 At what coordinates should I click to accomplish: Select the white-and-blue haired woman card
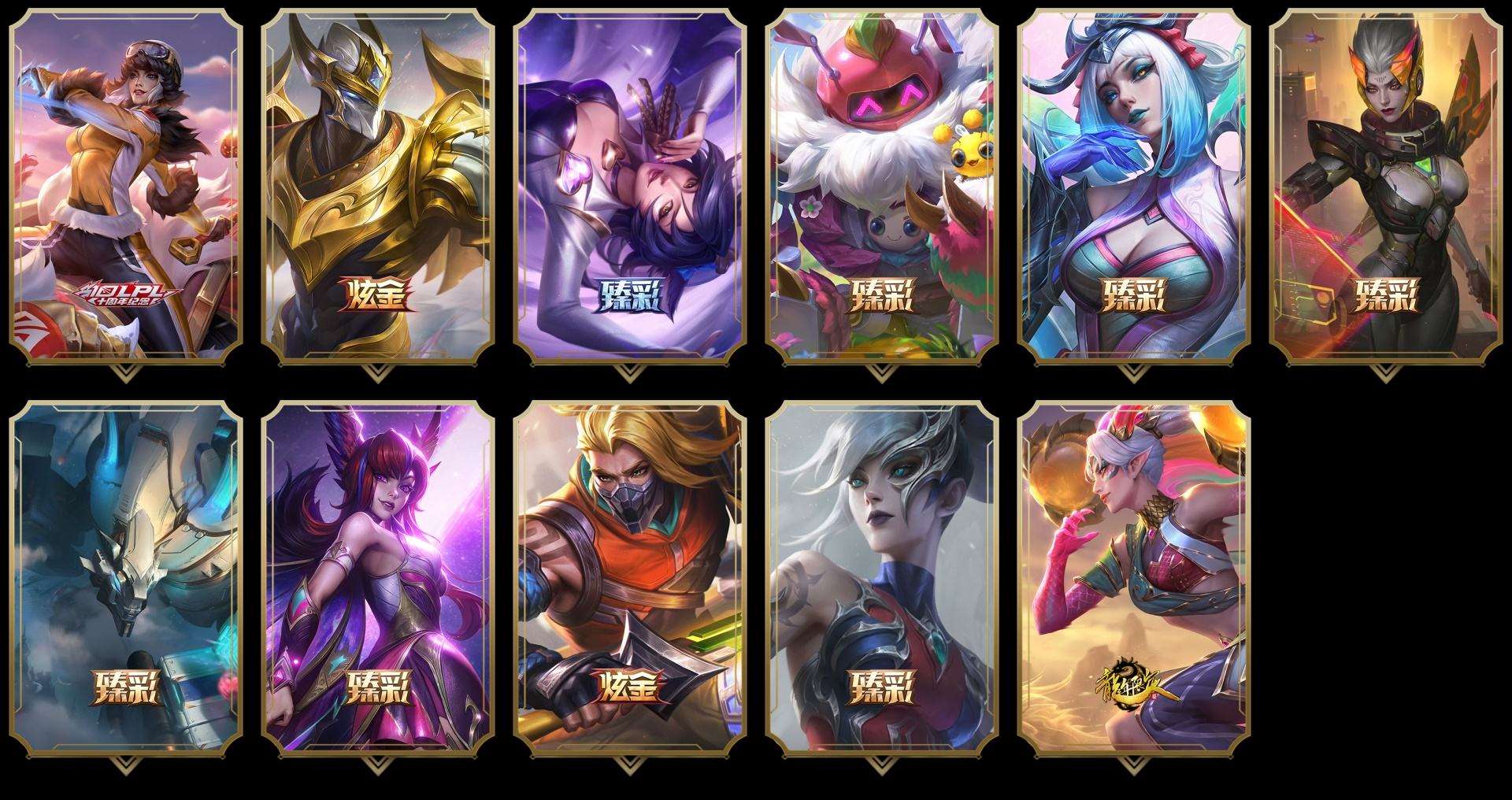click(x=1134, y=185)
